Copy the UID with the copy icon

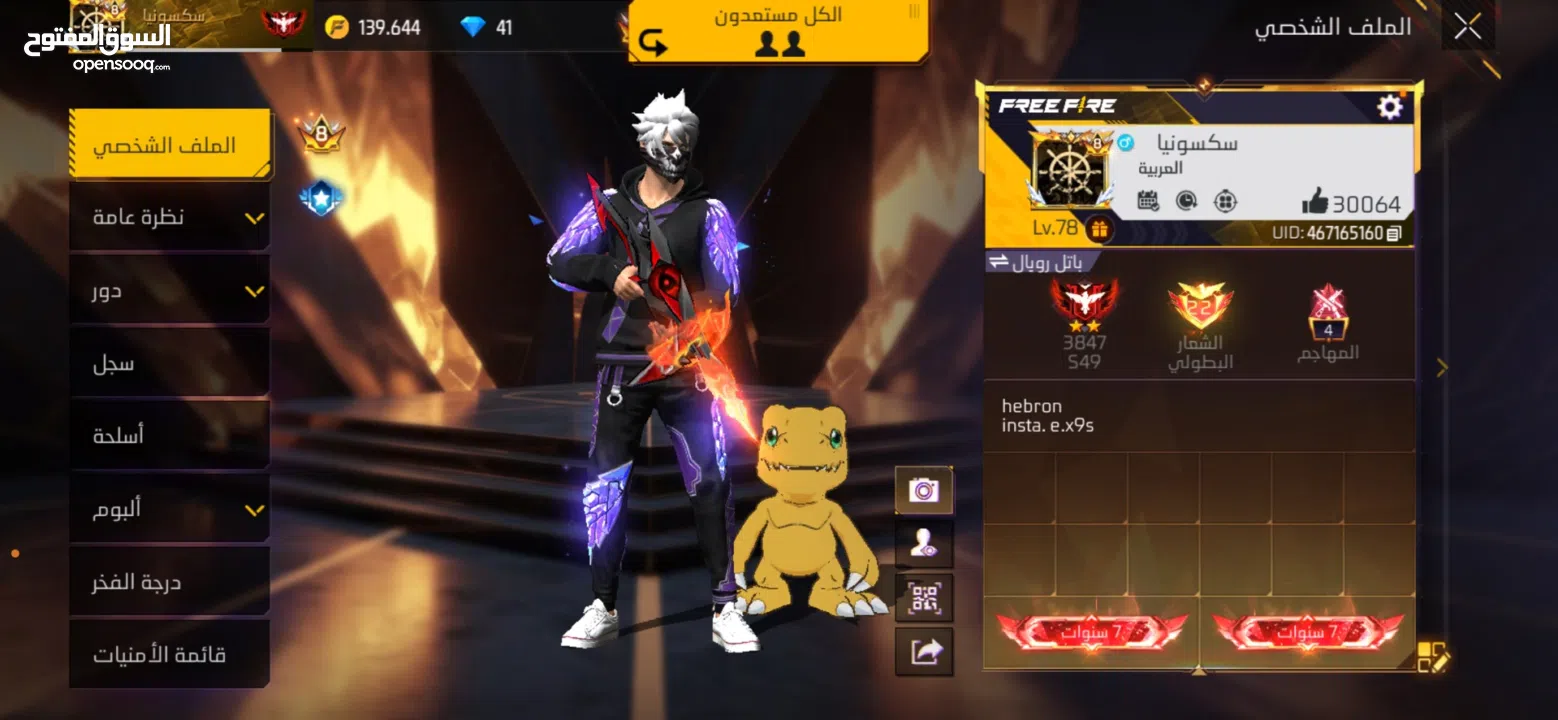click(1394, 233)
